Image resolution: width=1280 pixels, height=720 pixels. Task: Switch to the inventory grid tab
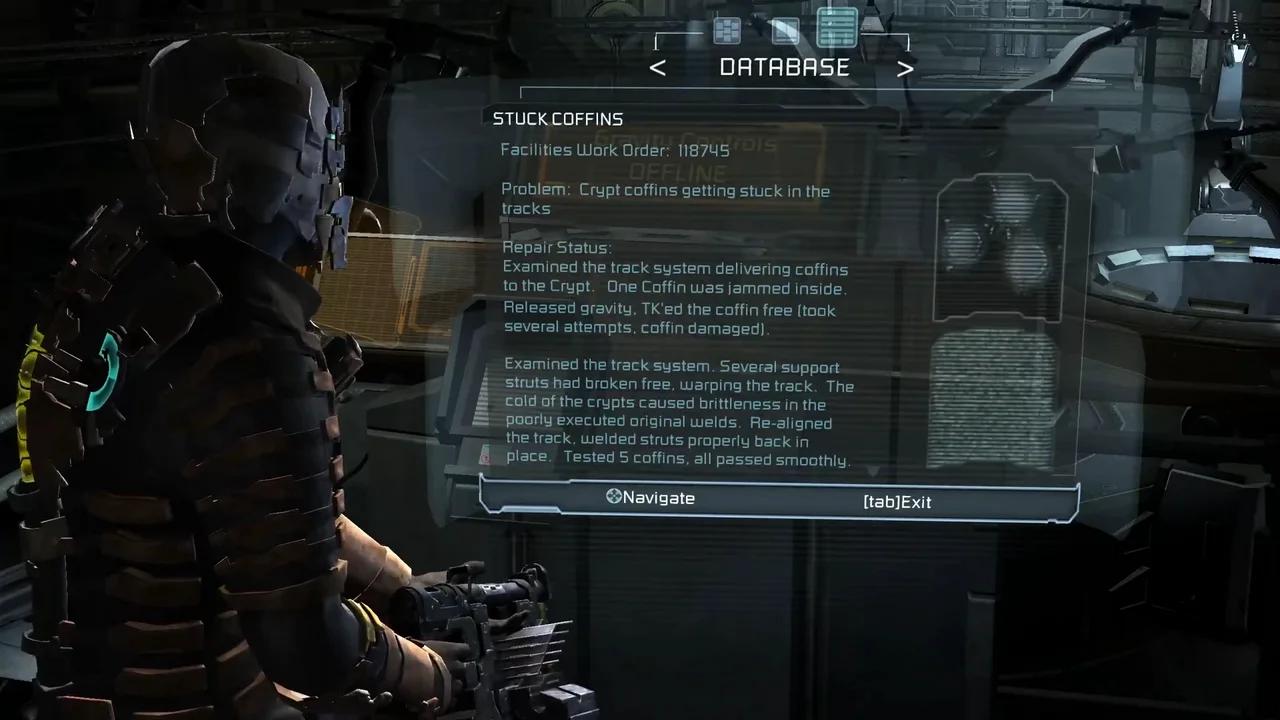[x=727, y=30]
